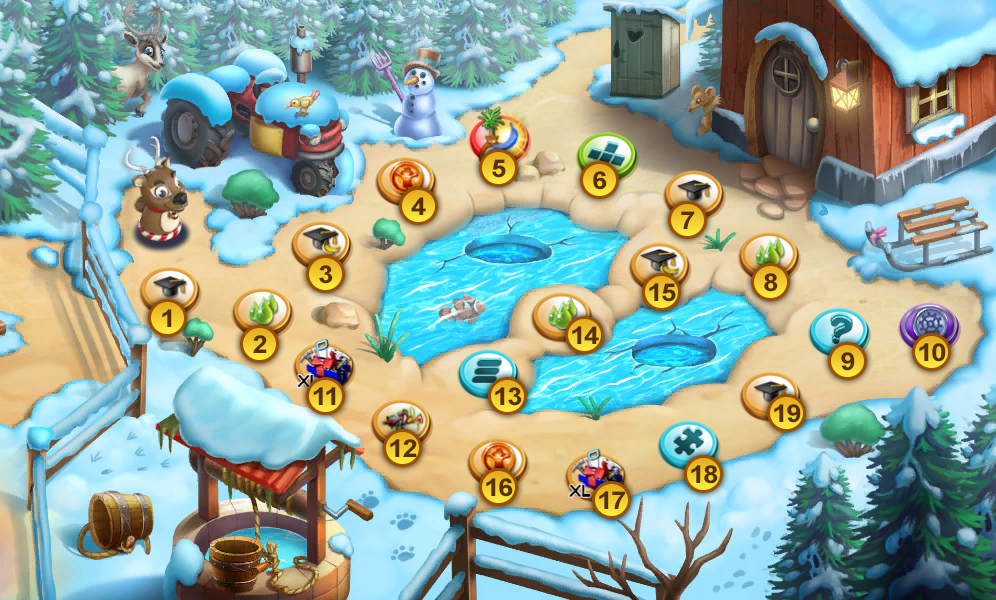This screenshot has width=996, height=600.
Task: Select level 5 pineapple fruit node
Action: [x=499, y=138]
